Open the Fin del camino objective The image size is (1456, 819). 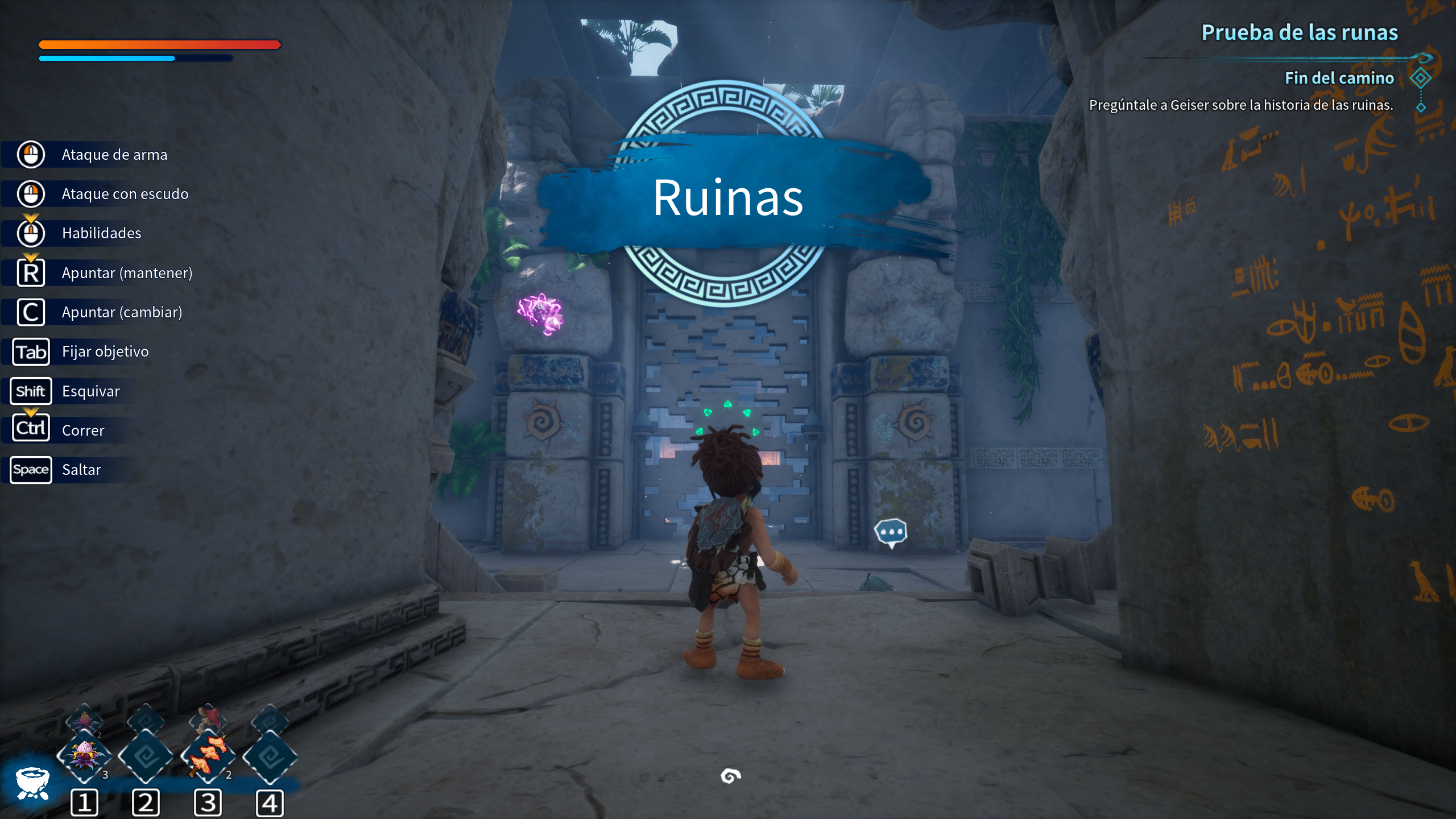tap(1339, 78)
